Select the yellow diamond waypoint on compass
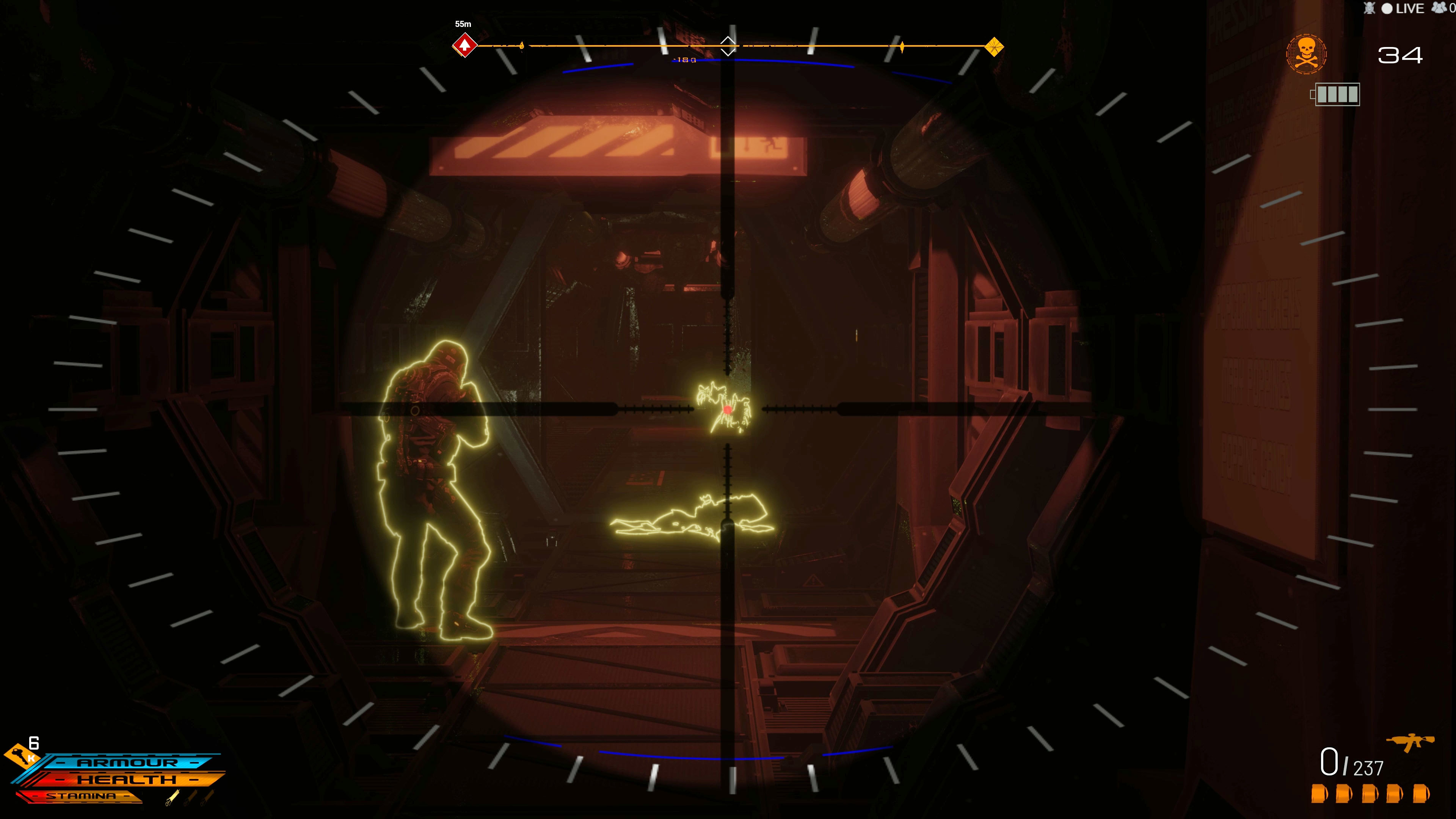 click(994, 46)
